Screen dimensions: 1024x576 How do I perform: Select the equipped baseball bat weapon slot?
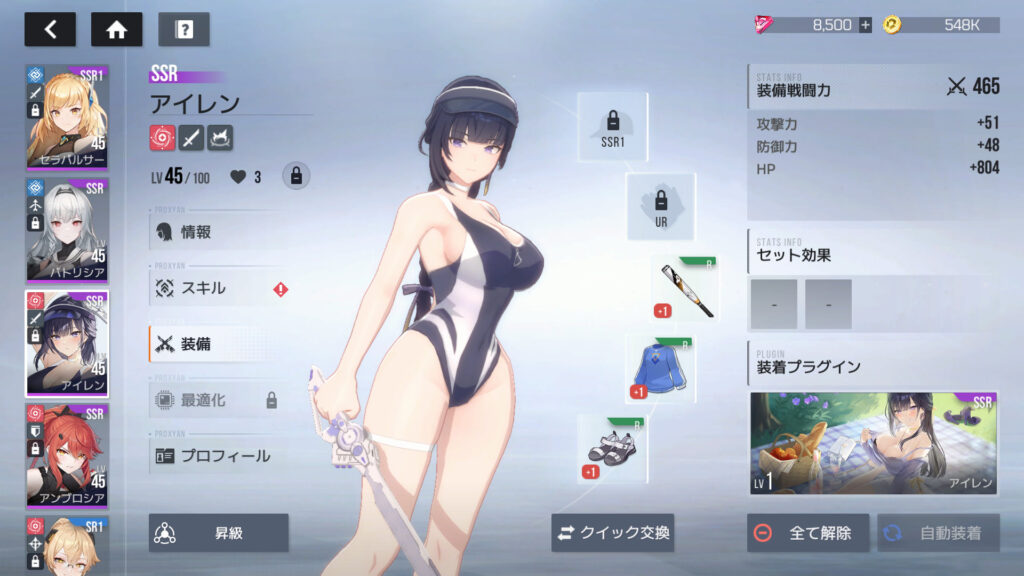pyautogui.click(x=686, y=289)
